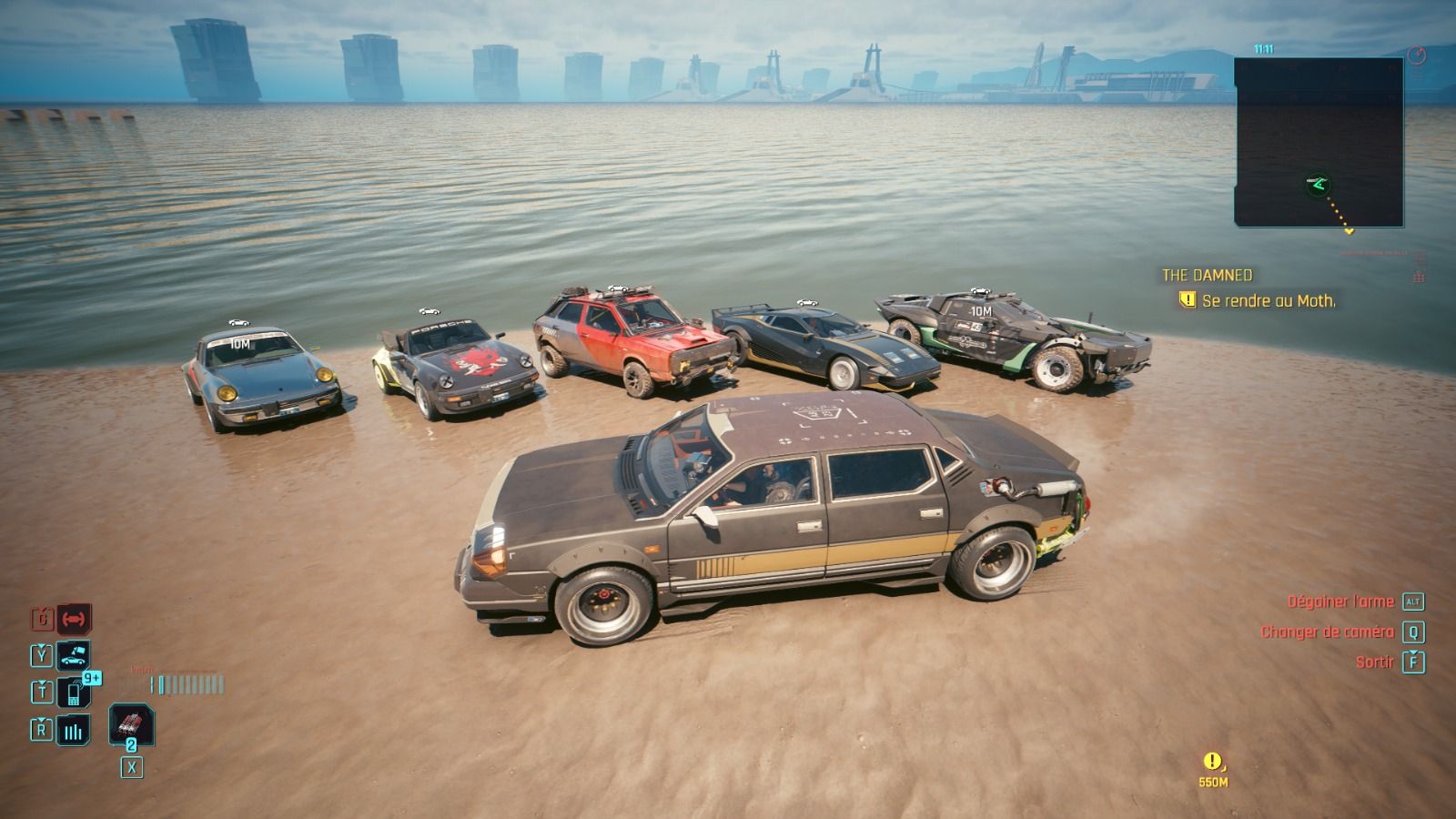Open the radio bars icon

pyautogui.click(x=74, y=730)
